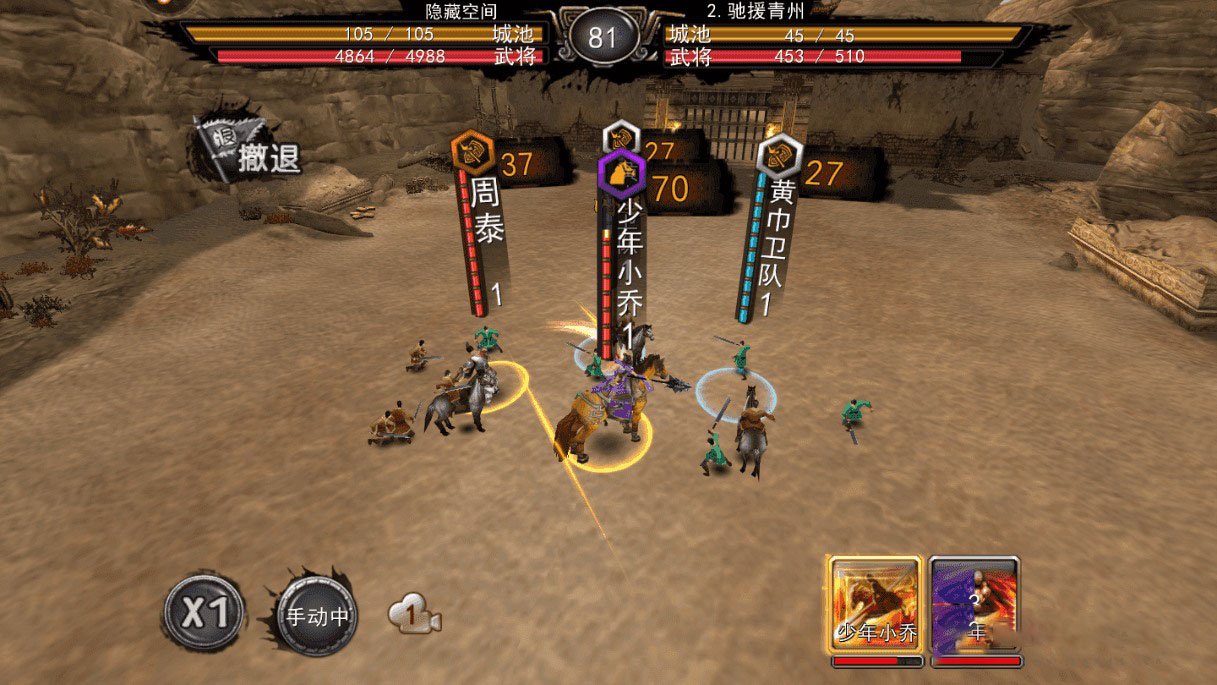Toggle the 手动中 manual control button
This screenshot has width=1217, height=685.
tap(317, 616)
